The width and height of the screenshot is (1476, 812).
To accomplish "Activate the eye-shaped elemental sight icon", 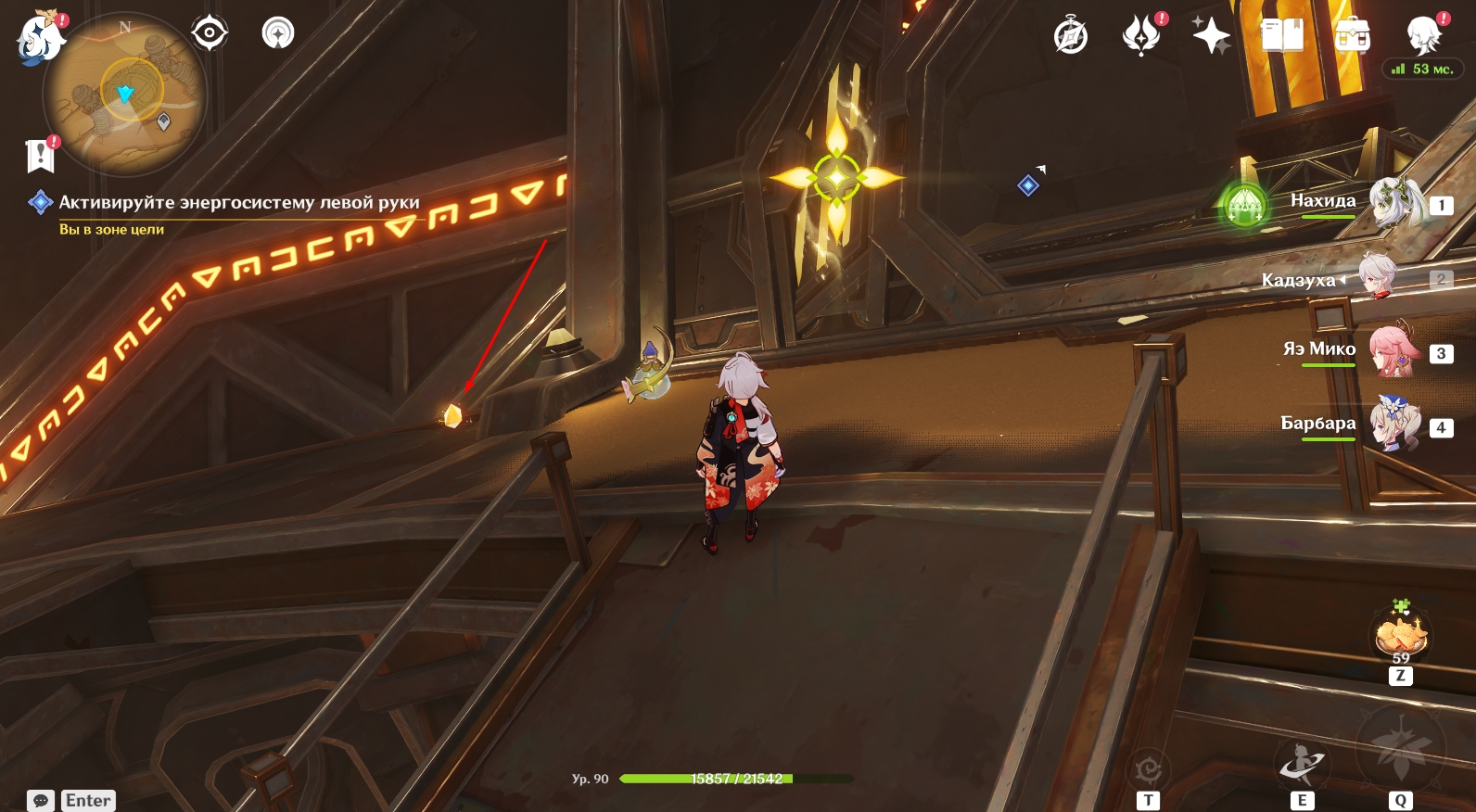I will 210,33.
